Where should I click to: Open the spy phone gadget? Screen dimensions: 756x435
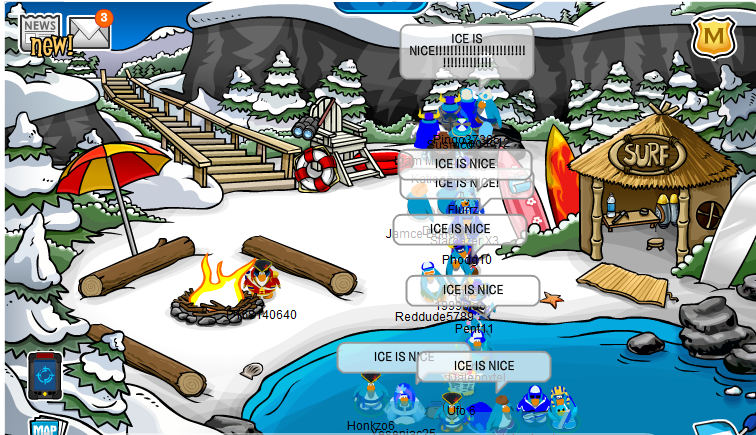tap(45, 376)
